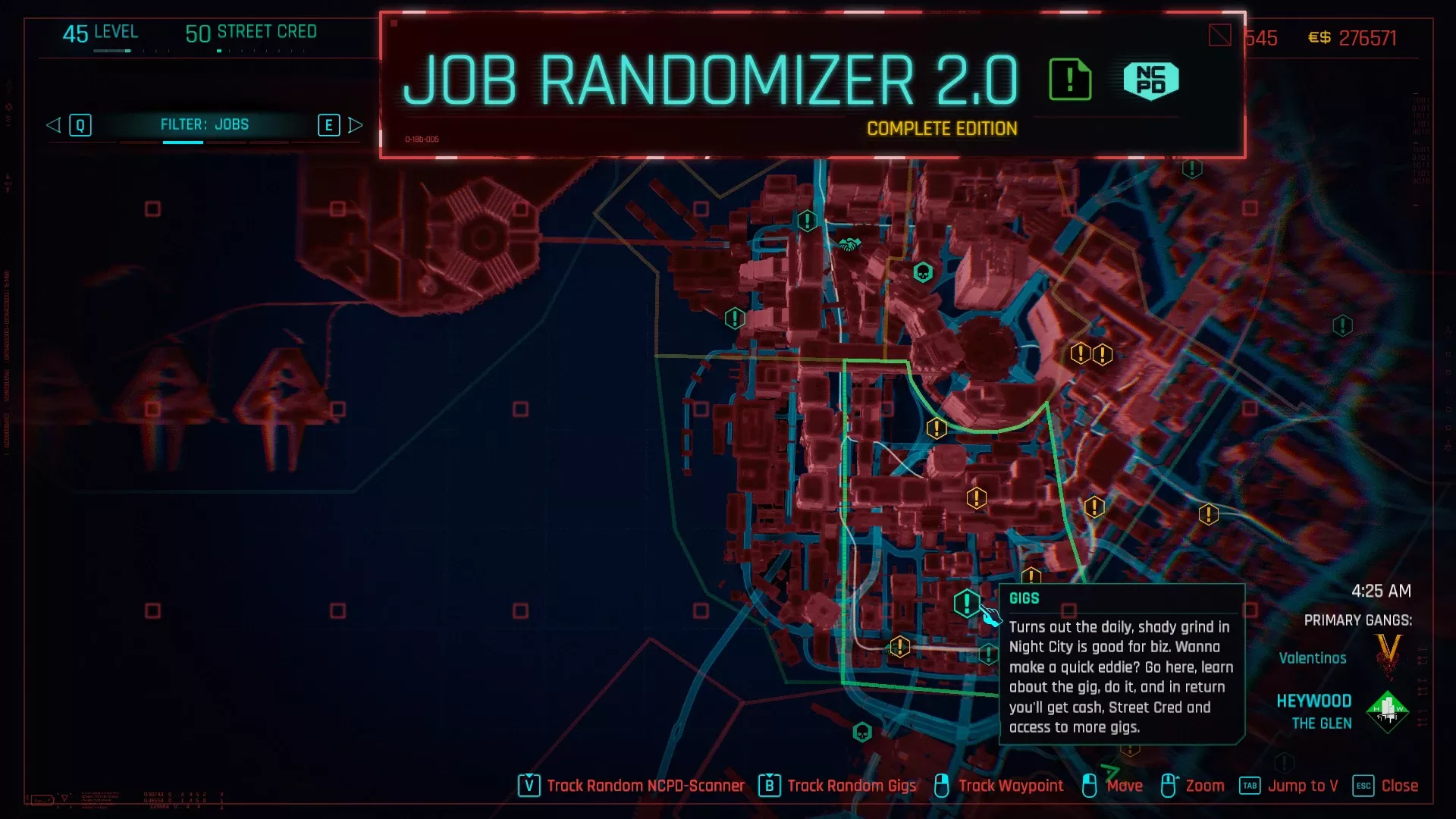
Task: Click the right arrow next to the E key
Action: [356, 125]
